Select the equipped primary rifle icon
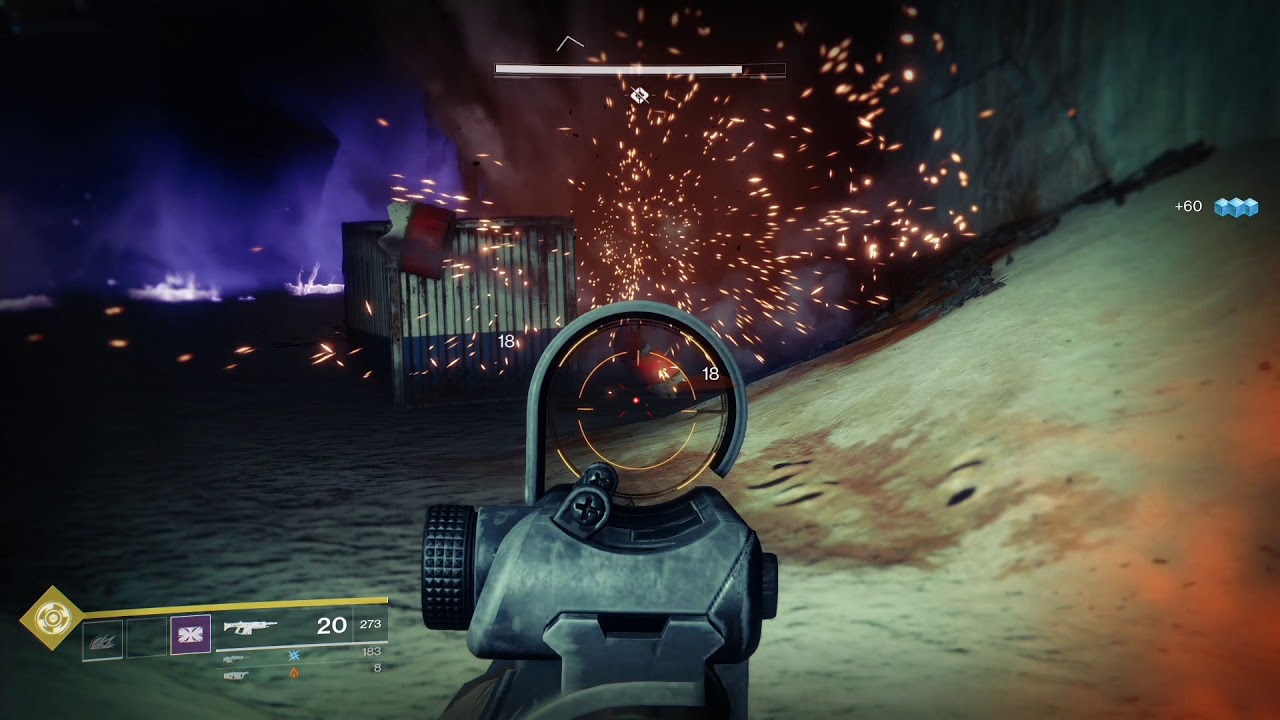The height and width of the screenshot is (720, 1280). pyautogui.click(x=250, y=627)
